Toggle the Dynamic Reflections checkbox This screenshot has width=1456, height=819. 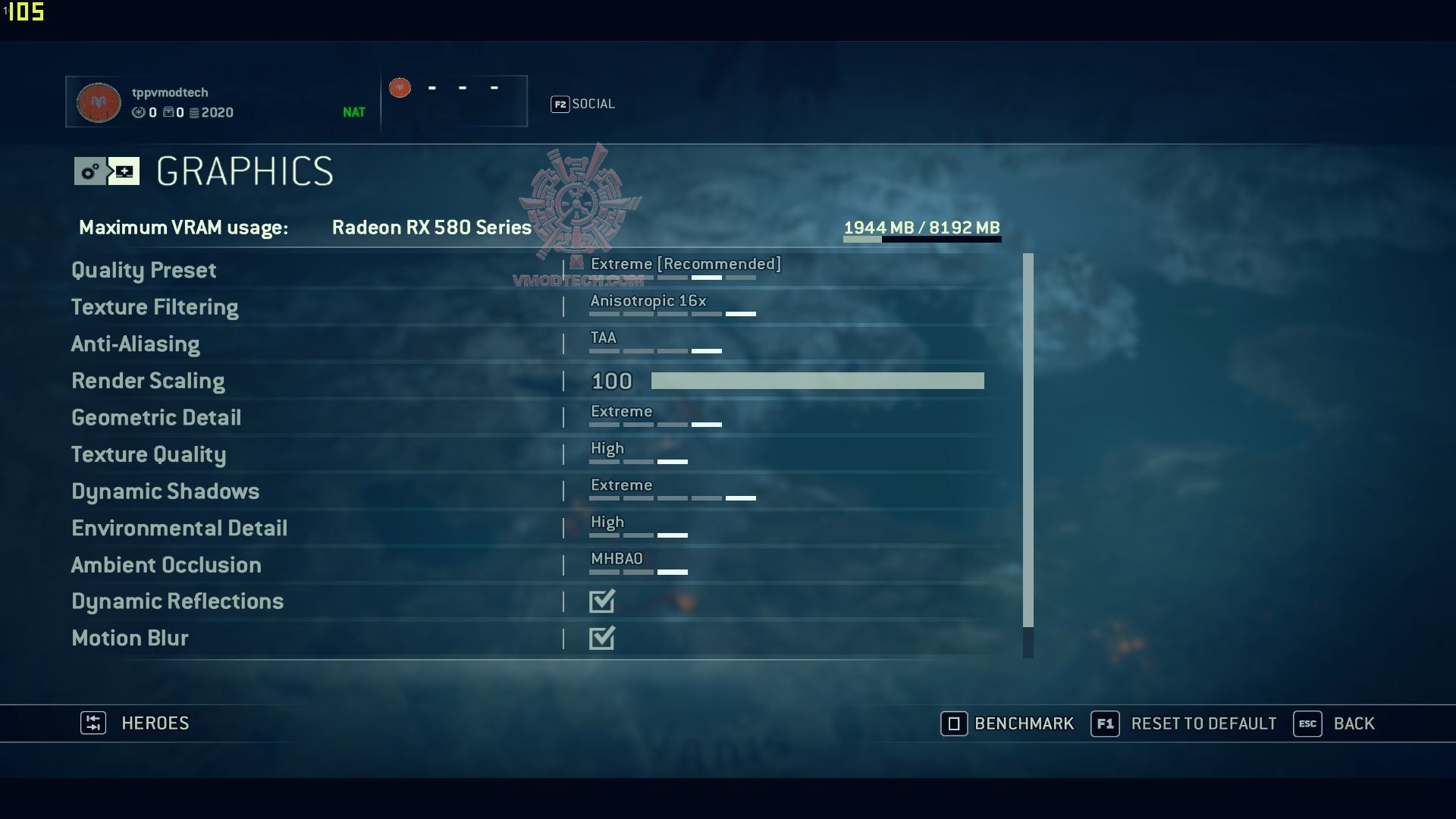pos(602,601)
